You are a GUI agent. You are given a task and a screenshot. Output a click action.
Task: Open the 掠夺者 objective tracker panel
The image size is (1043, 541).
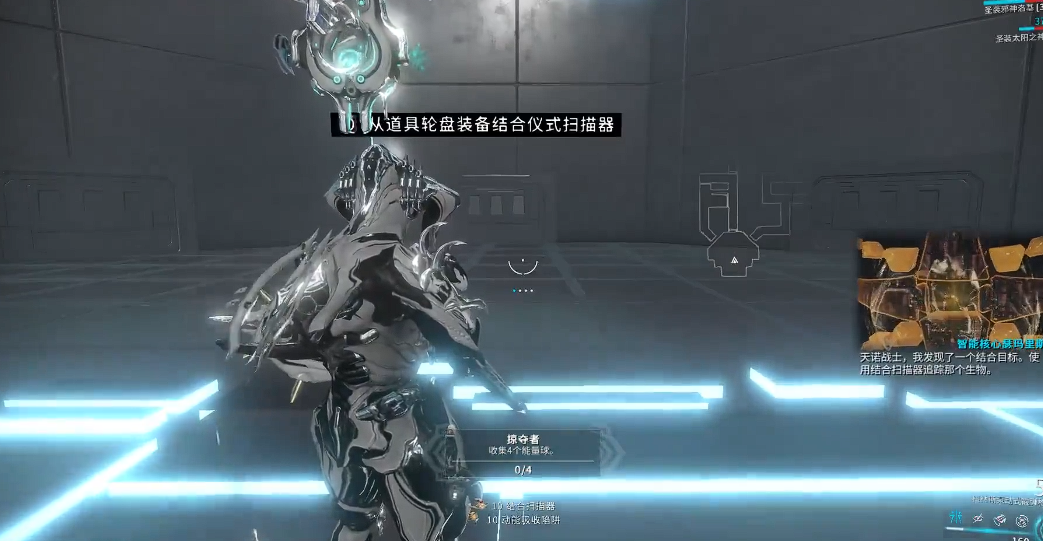pyautogui.click(x=523, y=452)
